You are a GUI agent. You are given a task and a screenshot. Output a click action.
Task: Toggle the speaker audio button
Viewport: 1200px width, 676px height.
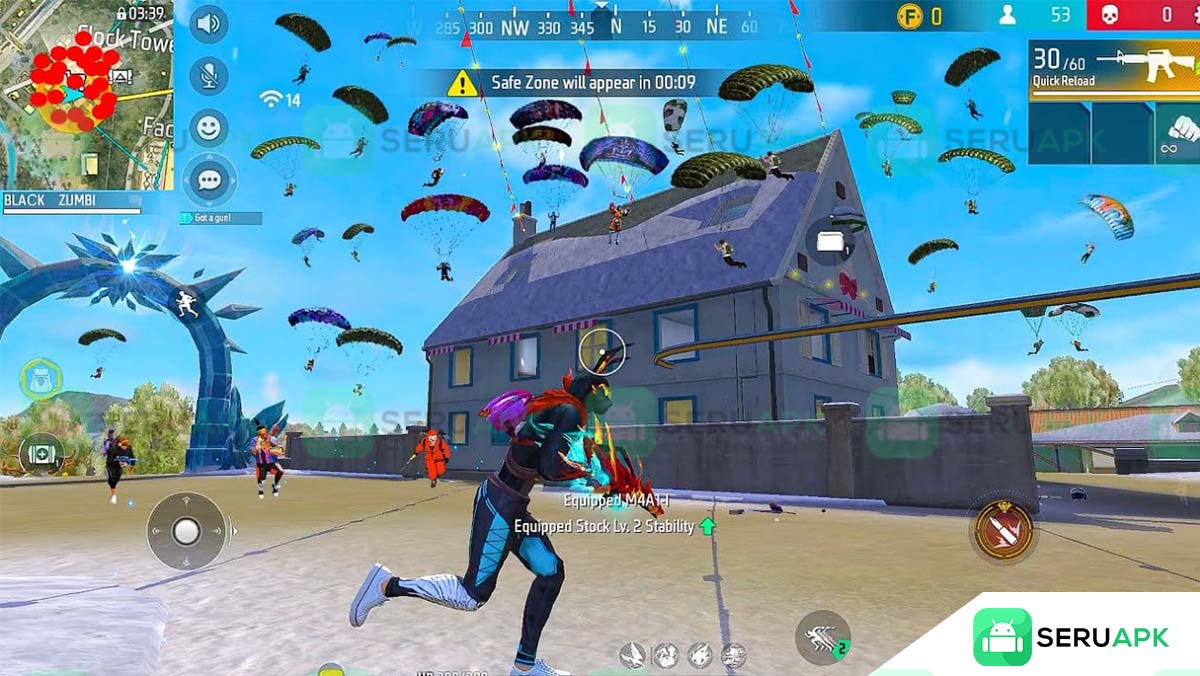[208, 24]
